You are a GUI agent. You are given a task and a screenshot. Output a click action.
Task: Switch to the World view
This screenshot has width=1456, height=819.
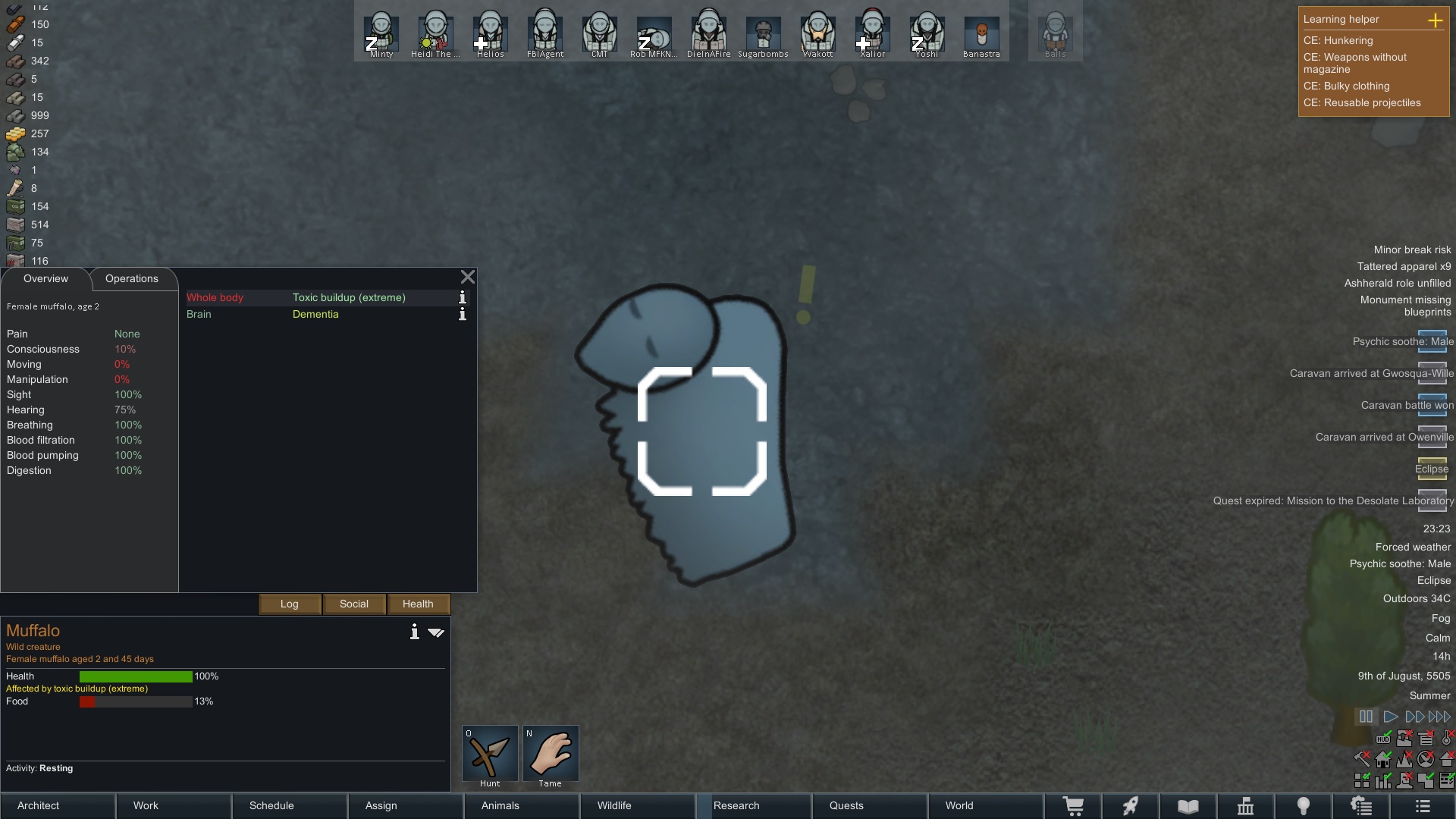986,805
